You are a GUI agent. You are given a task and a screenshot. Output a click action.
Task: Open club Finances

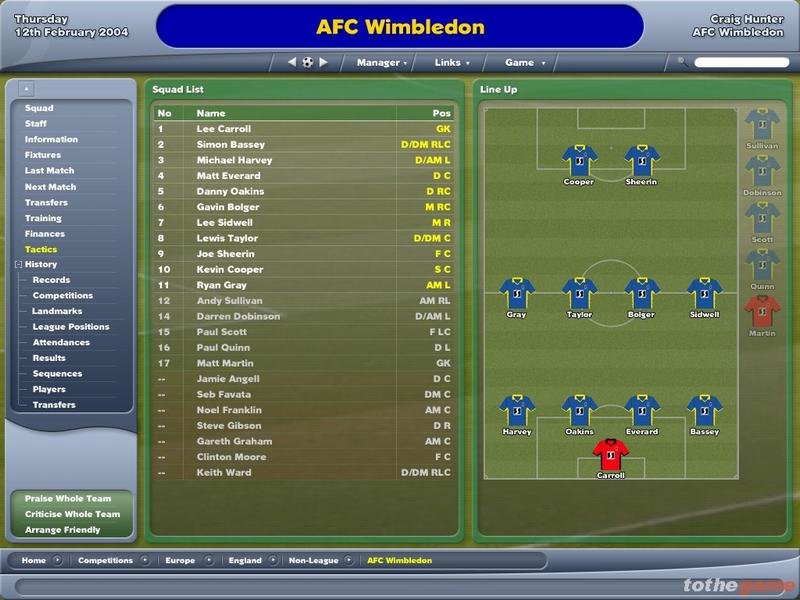45,233
